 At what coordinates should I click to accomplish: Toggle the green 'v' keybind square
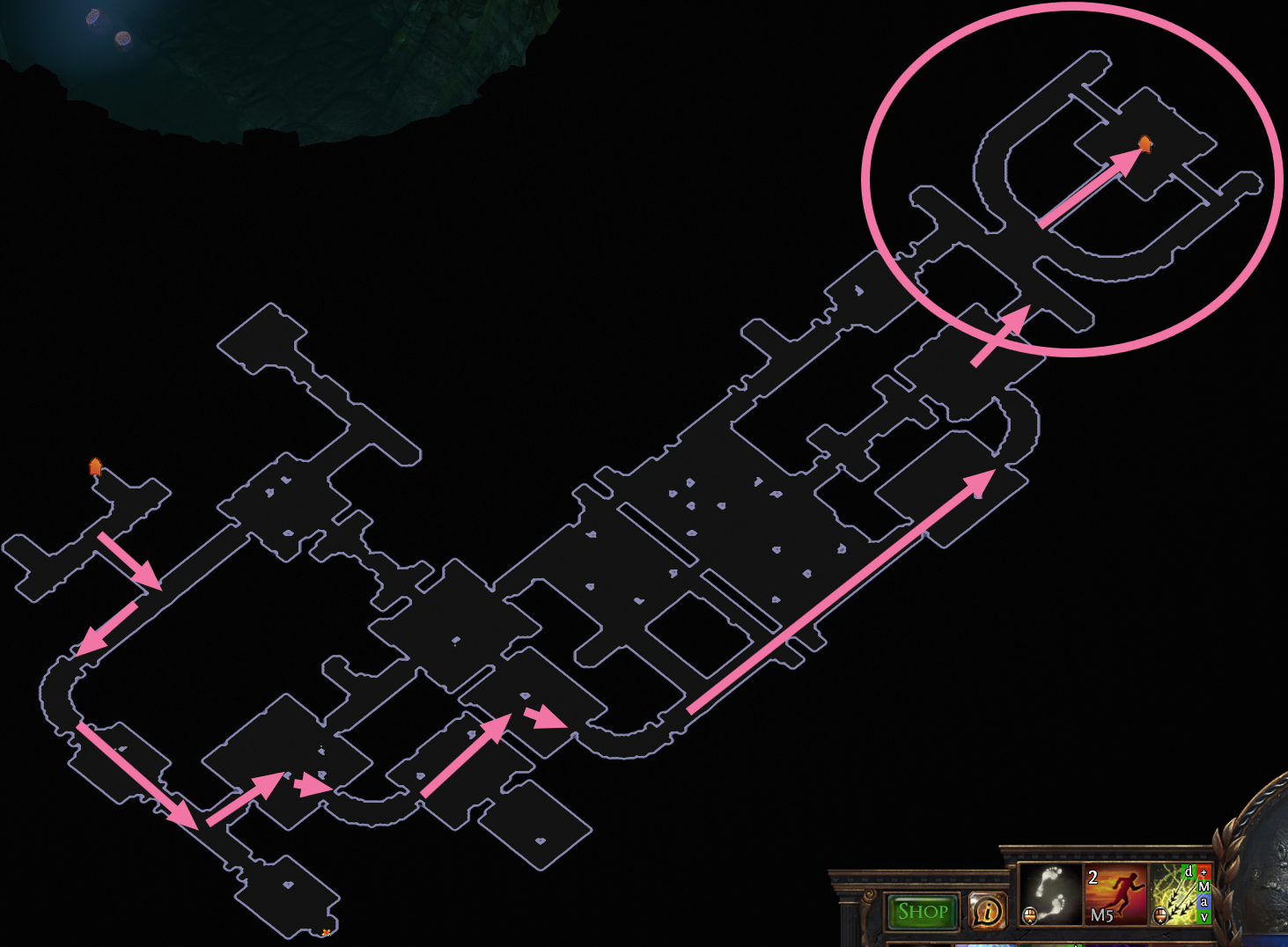point(1203,915)
